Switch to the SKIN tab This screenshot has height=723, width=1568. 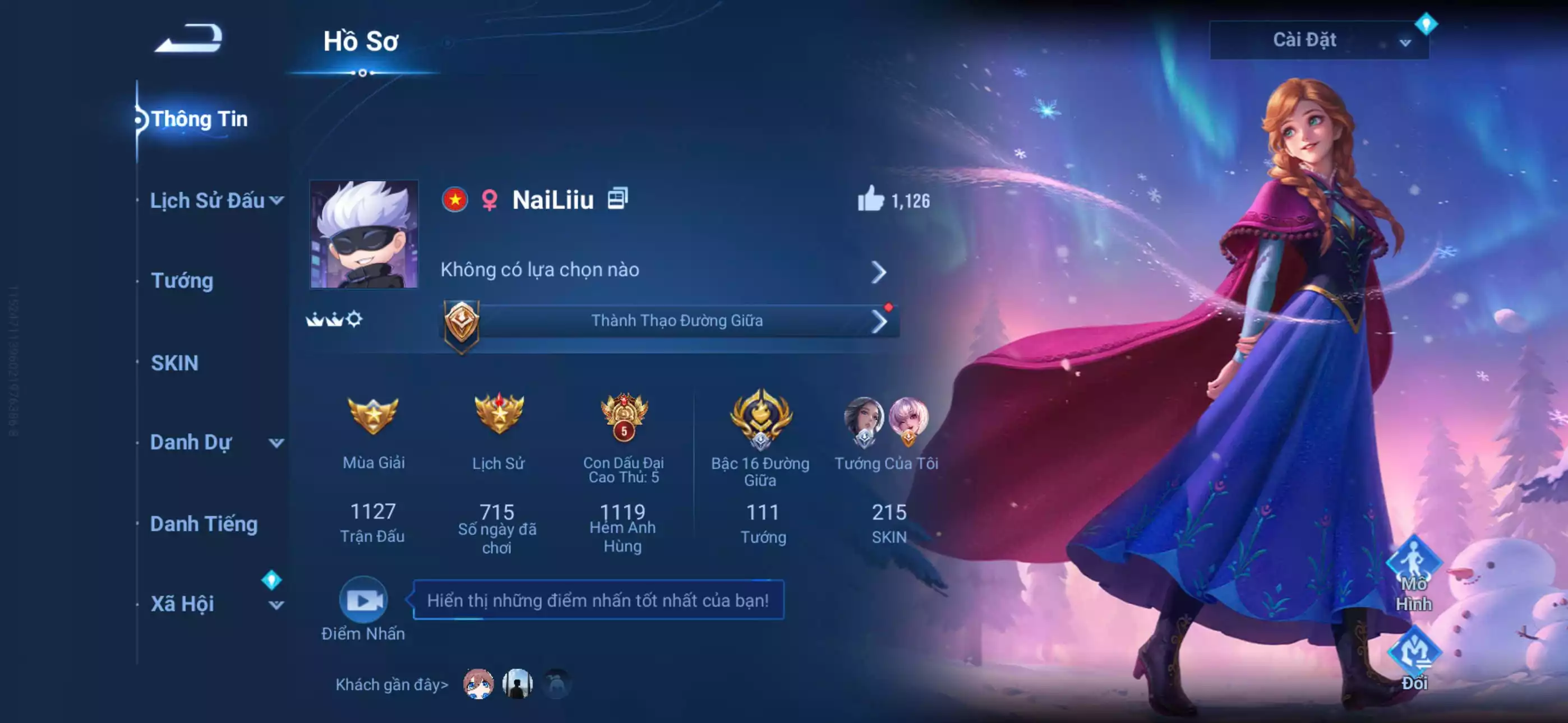(175, 363)
